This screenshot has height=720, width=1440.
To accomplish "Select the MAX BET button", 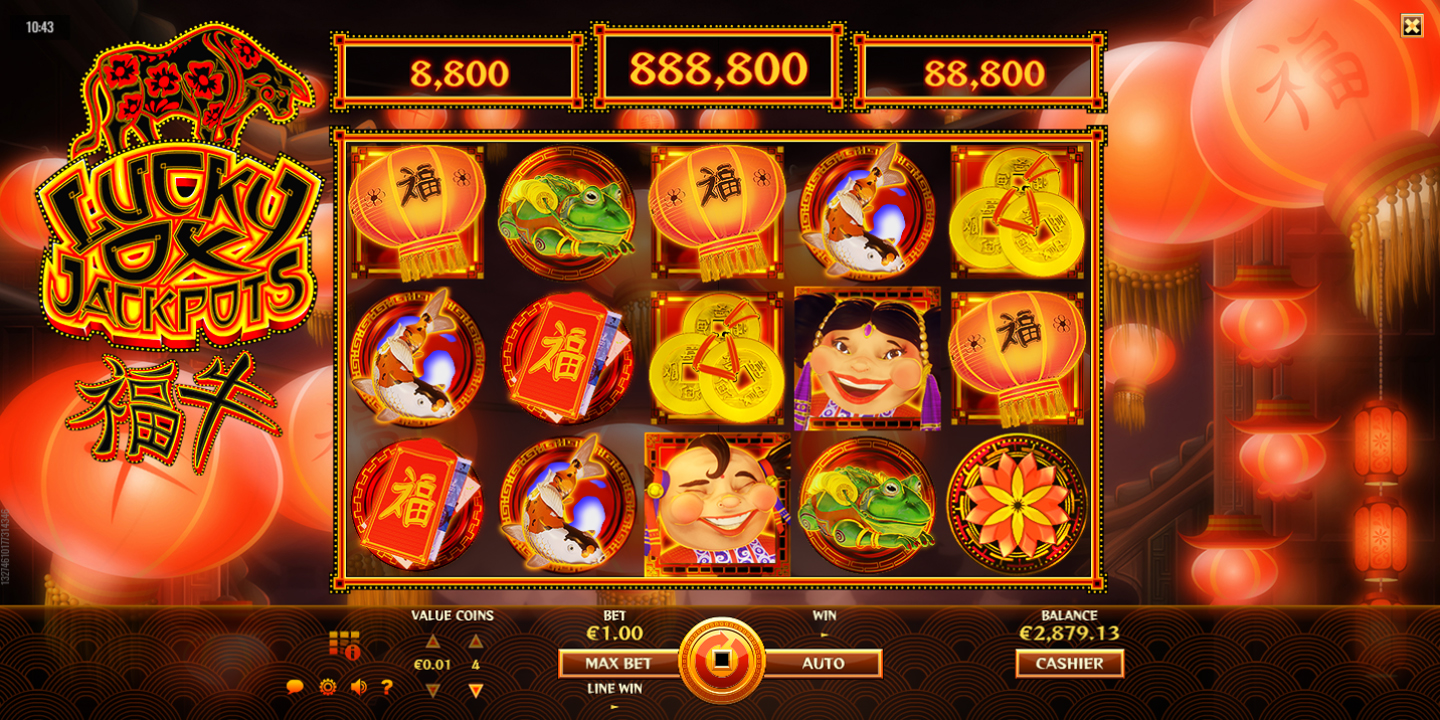I will 618,663.
